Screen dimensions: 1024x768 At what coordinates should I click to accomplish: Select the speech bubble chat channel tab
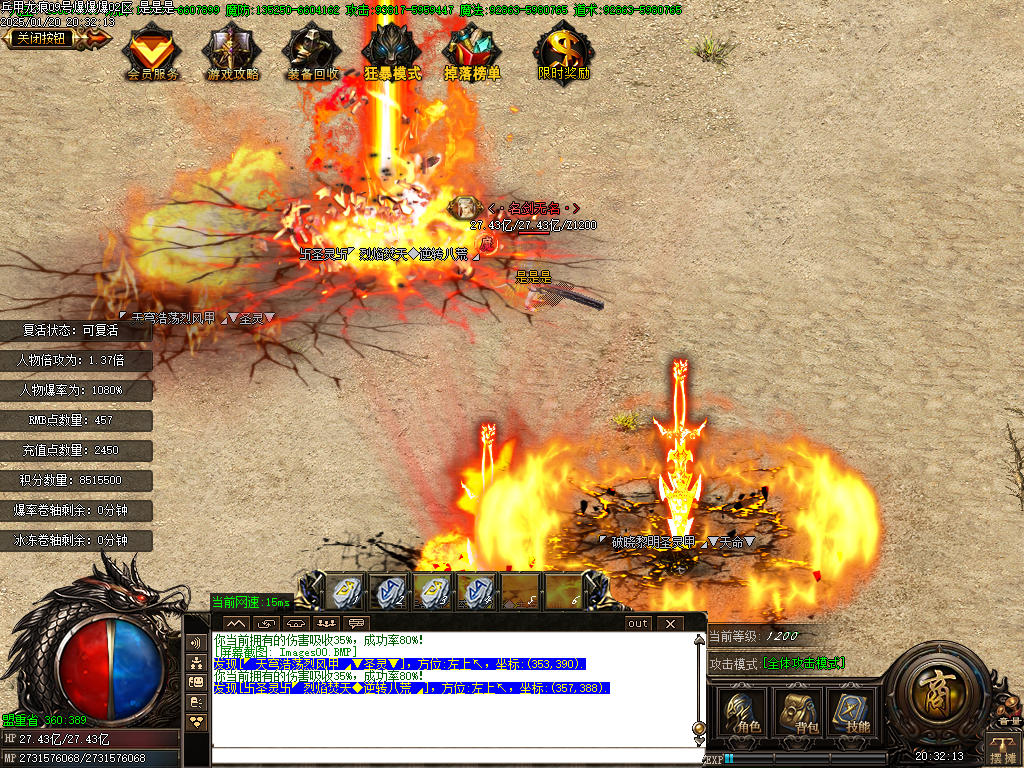tap(354, 623)
